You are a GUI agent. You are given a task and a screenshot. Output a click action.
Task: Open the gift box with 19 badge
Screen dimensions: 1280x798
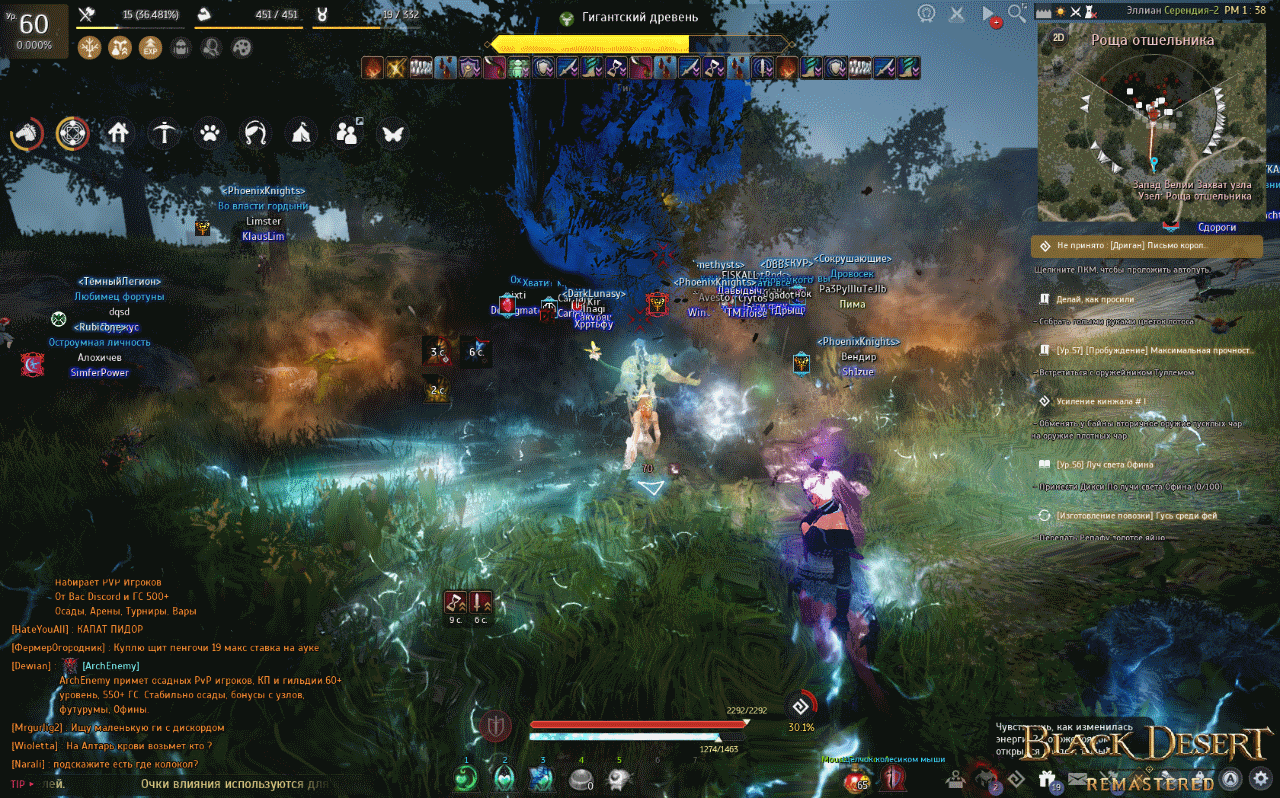pos(1047,779)
